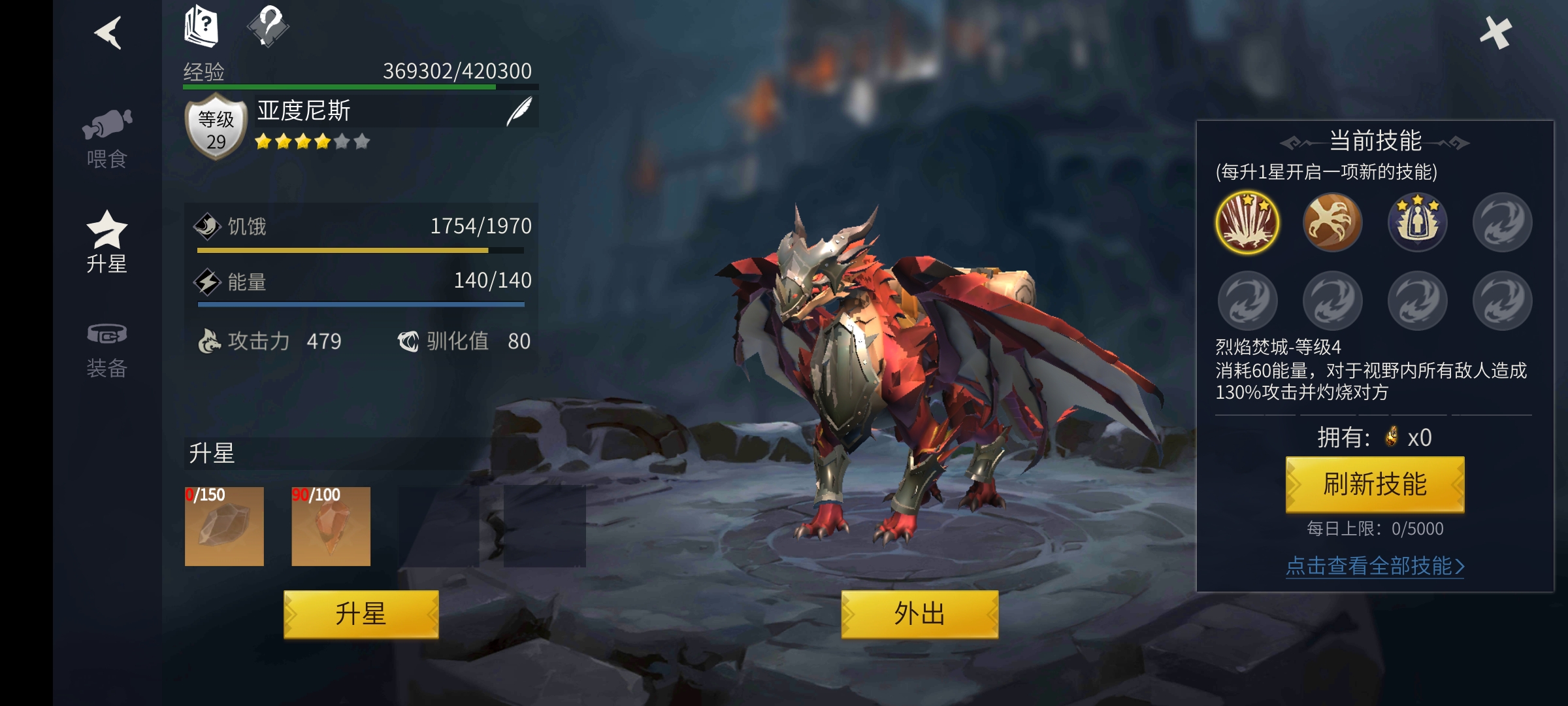Go back with the arrow button
The width and height of the screenshot is (1568, 706).
pyautogui.click(x=108, y=33)
